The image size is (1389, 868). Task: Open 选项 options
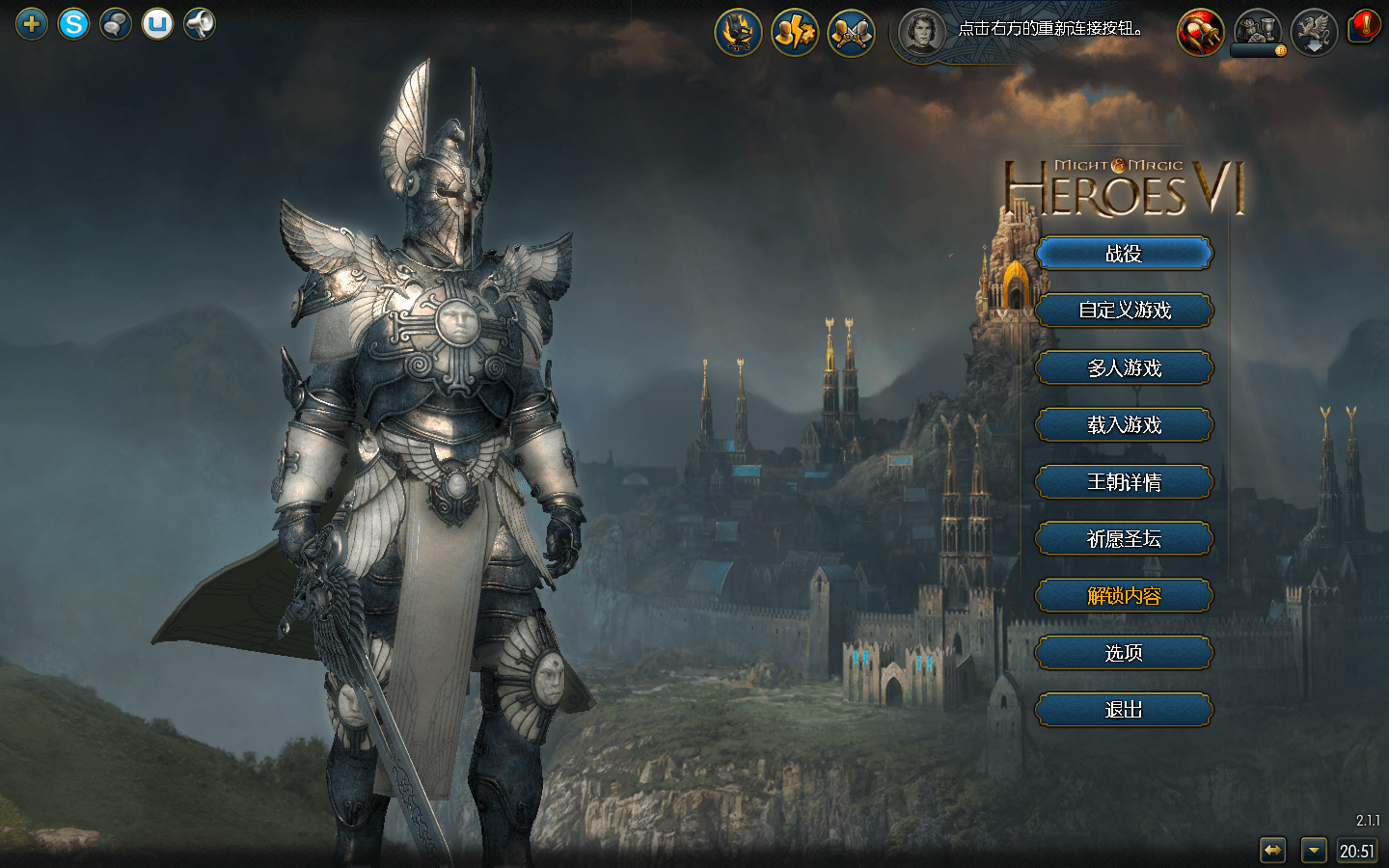point(1124,653)
